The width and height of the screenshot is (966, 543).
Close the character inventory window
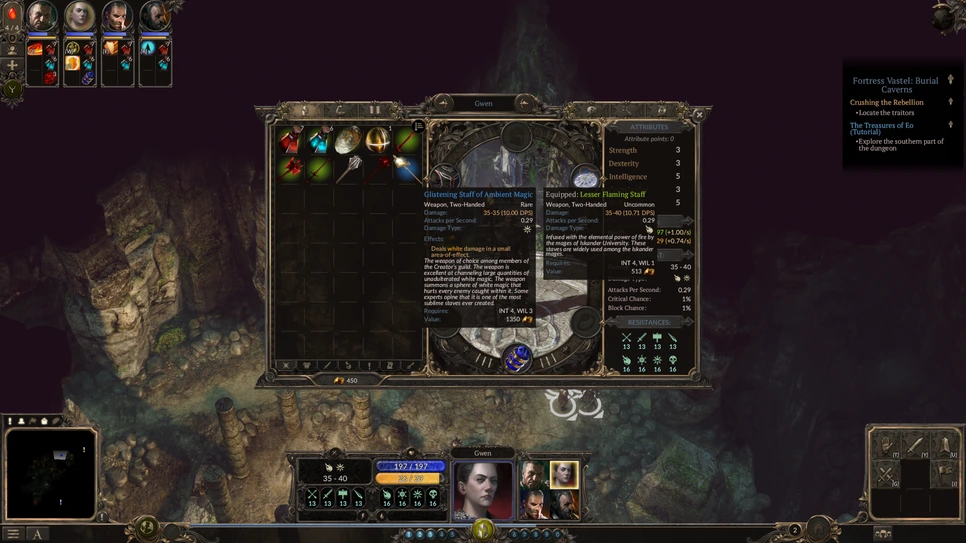pos(699,115)
